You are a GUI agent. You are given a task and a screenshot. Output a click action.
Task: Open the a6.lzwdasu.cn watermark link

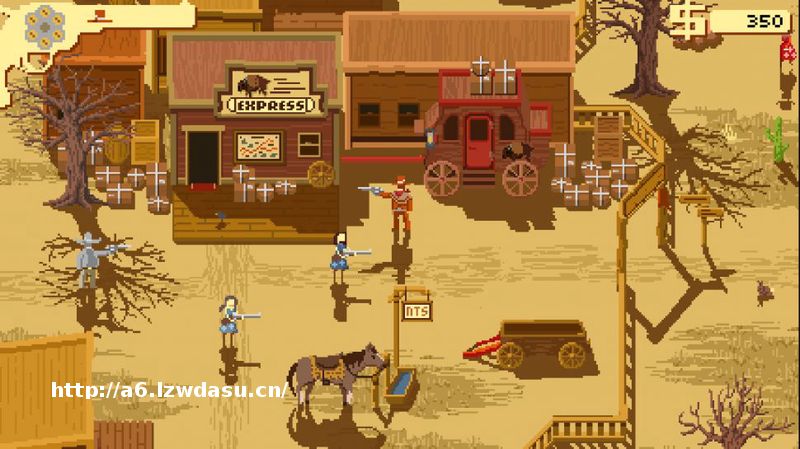coord(169,390)
